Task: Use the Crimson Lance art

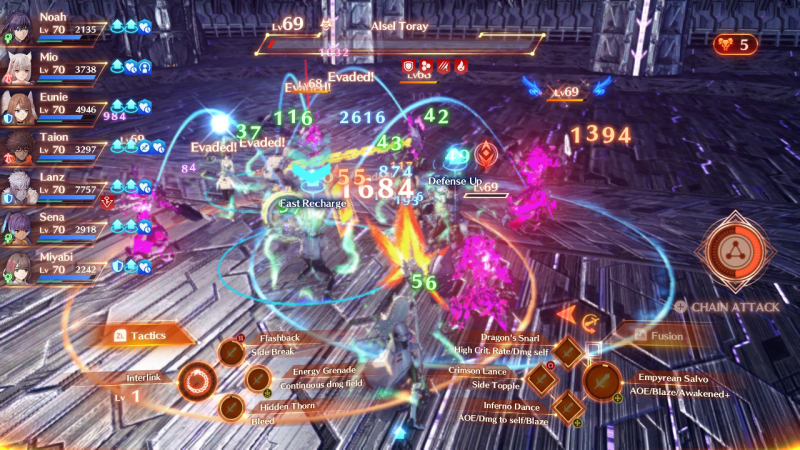Action: click(541, 379)
